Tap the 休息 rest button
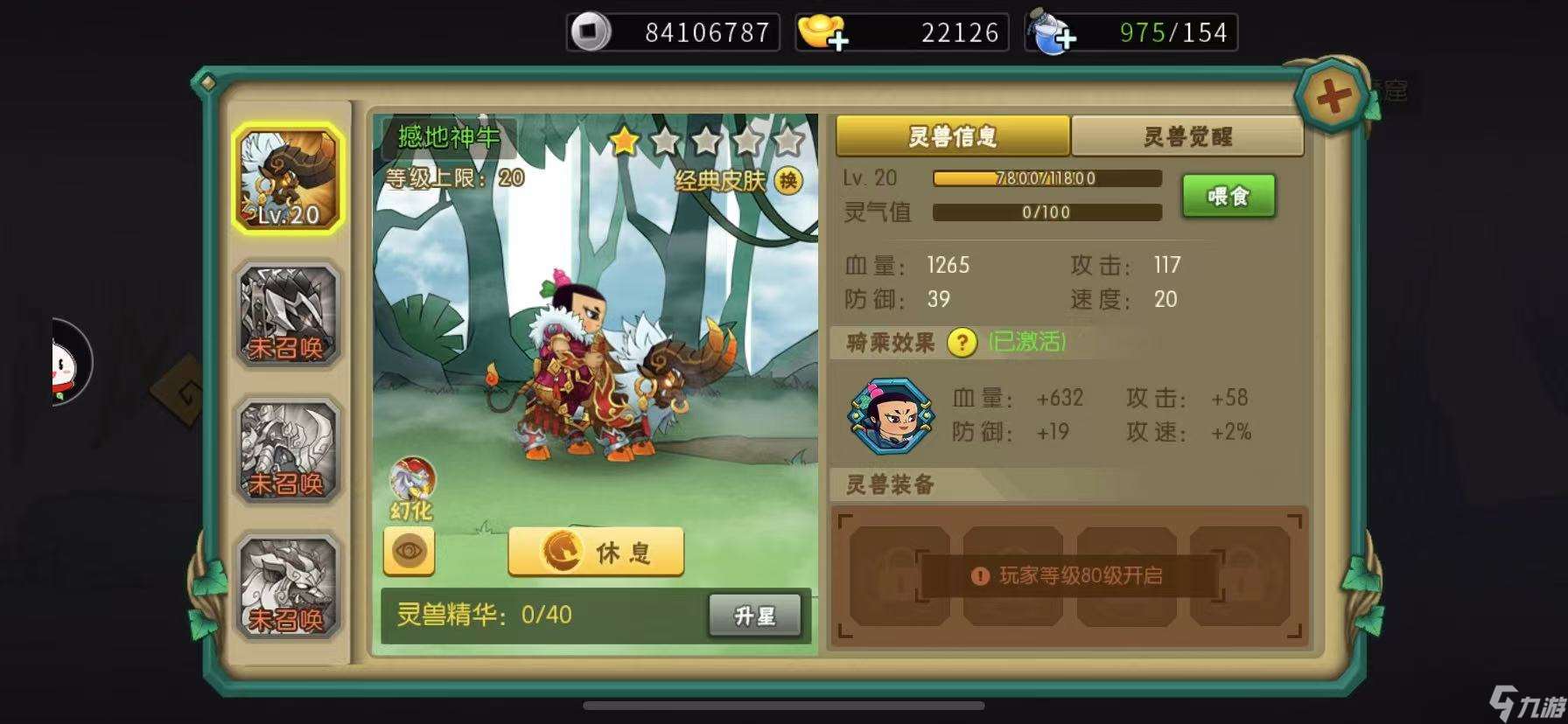This screenshot has height=724, width=1568. pos(594,552)
